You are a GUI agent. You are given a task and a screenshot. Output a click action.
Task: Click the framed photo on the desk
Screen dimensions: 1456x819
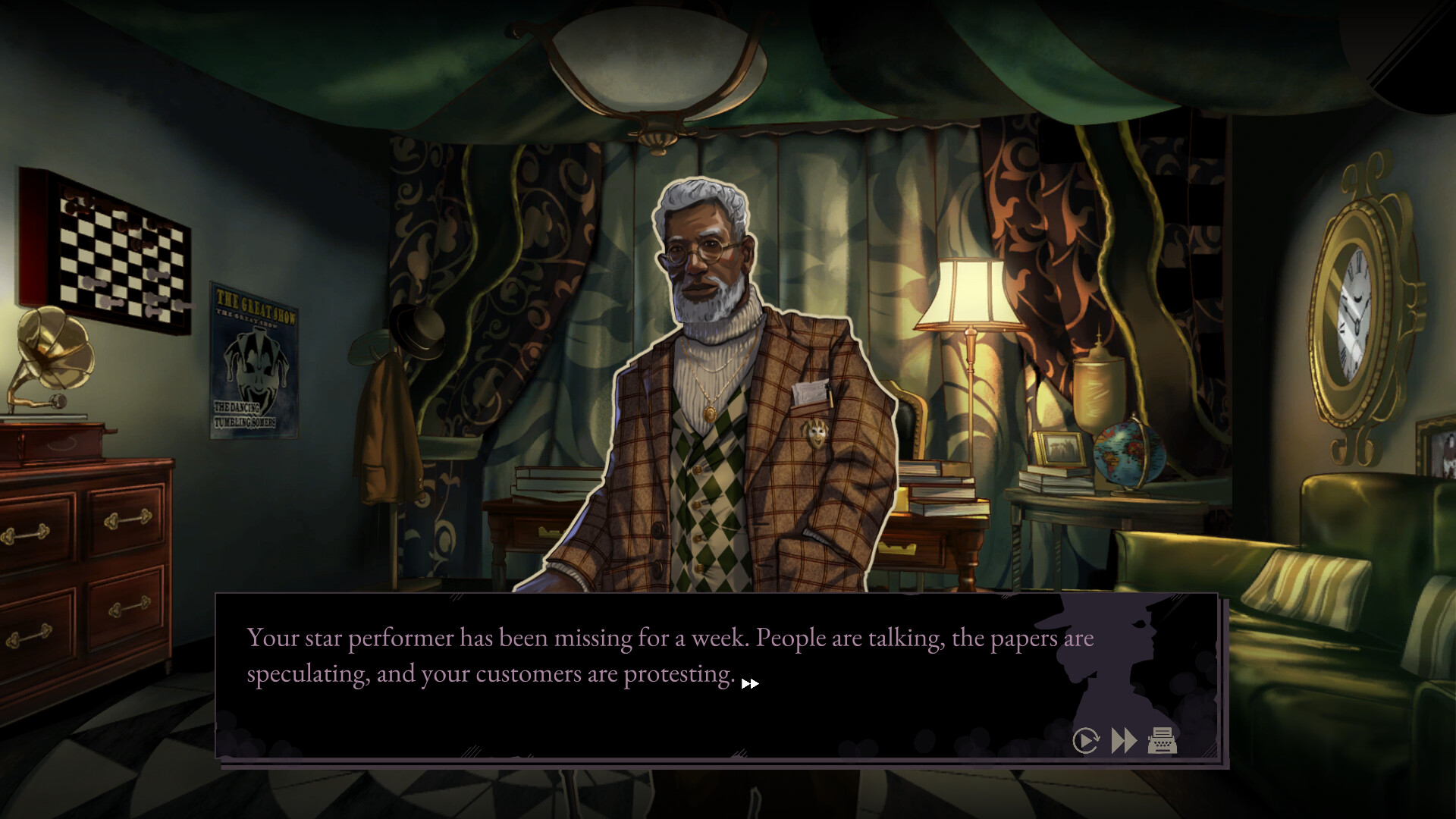pos(1058,447)
